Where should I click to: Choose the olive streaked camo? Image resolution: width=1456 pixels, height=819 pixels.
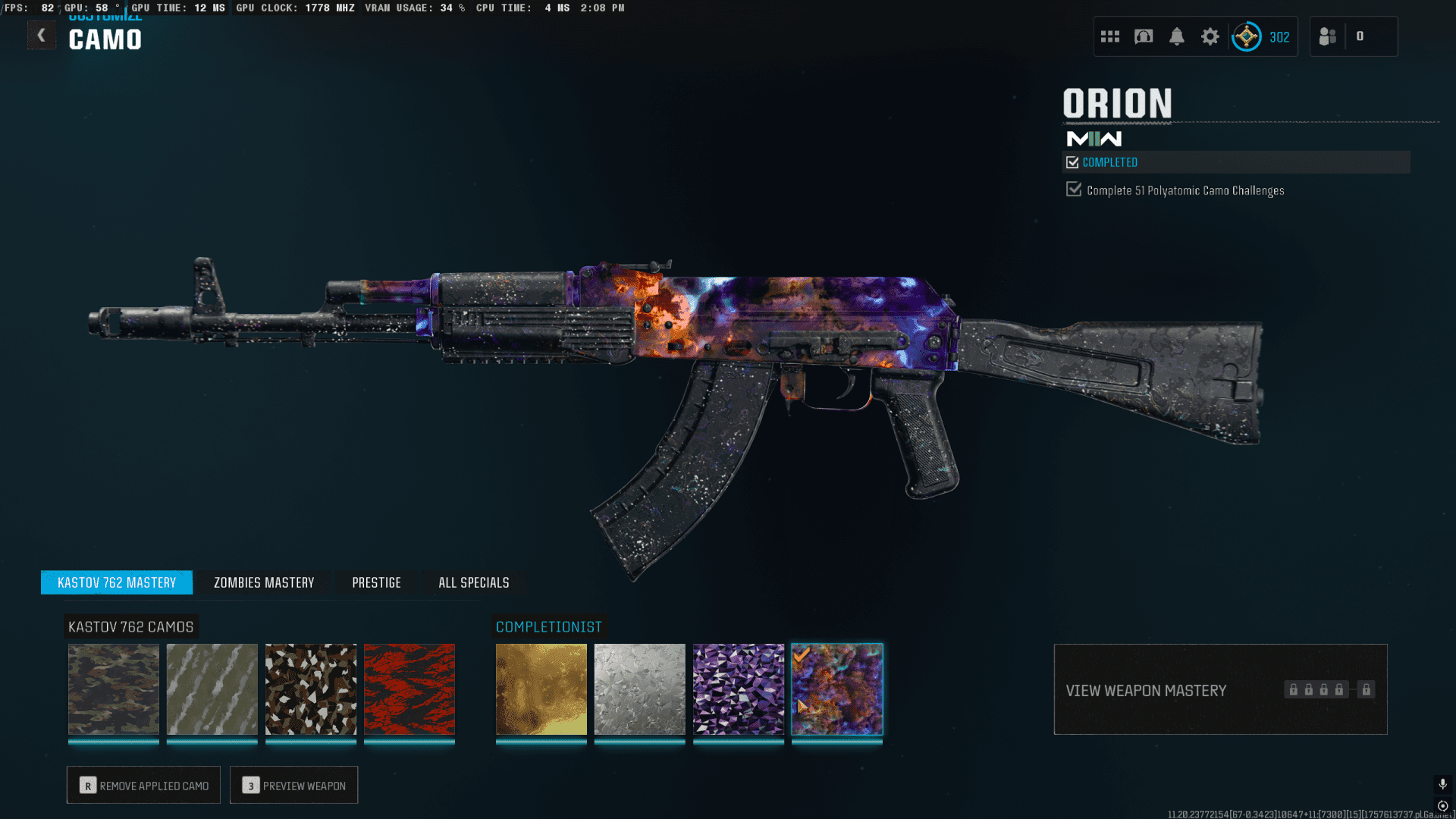[212, 689]
